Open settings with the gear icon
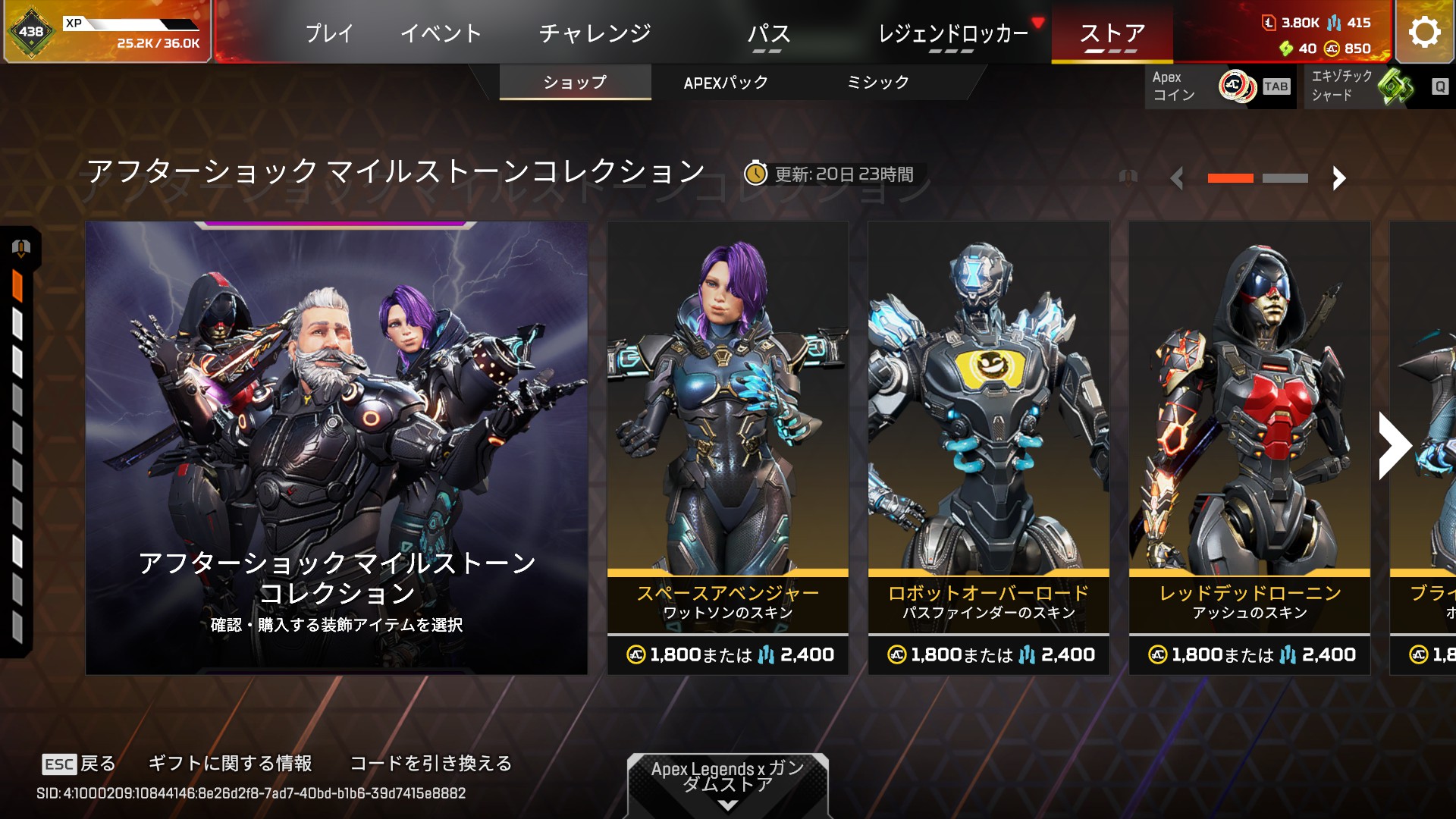This screenshot has width=1456, height=819. (1424, 32)
